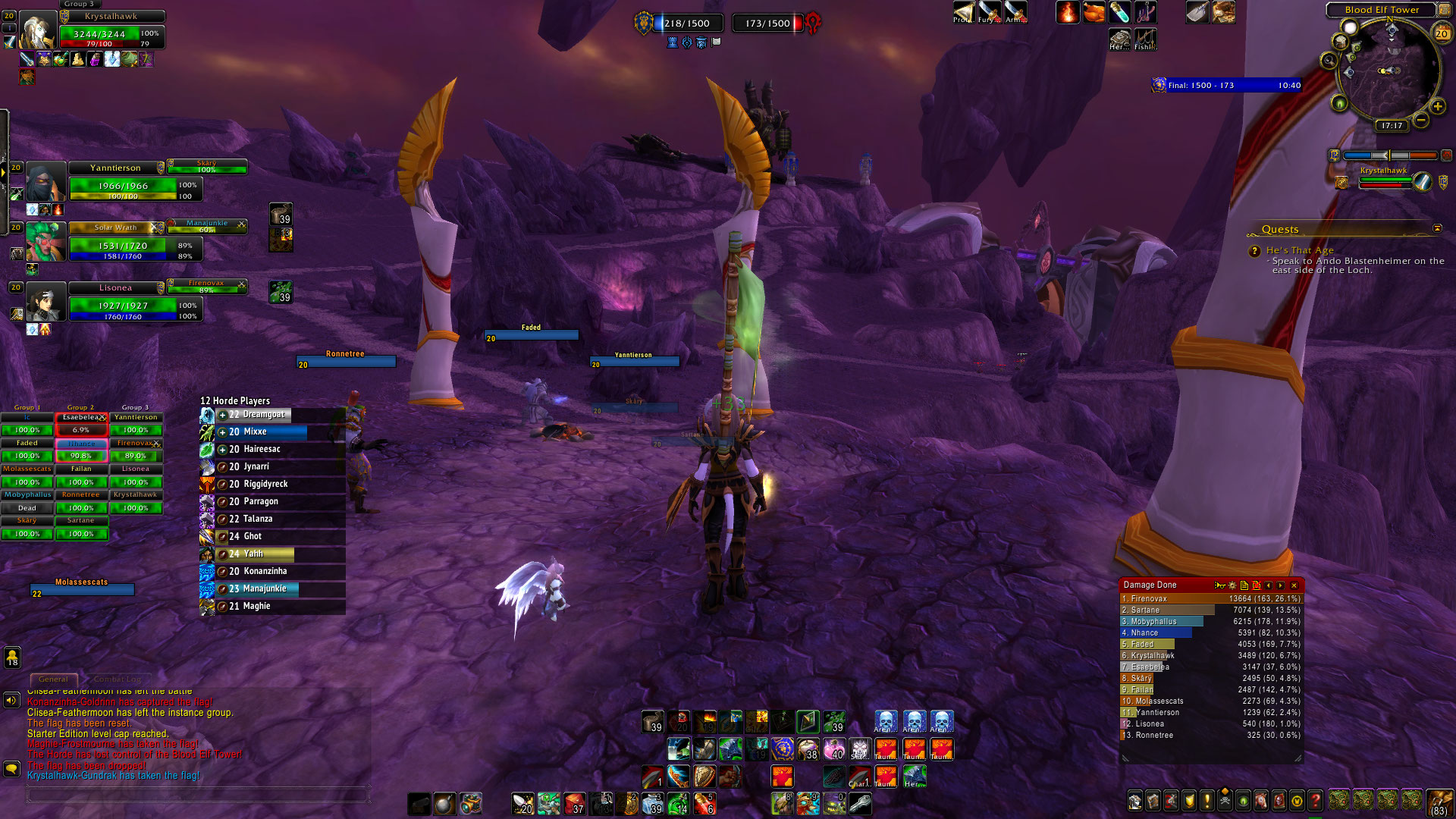Click Yanntierson's party portrait frame

coord(45,183)
